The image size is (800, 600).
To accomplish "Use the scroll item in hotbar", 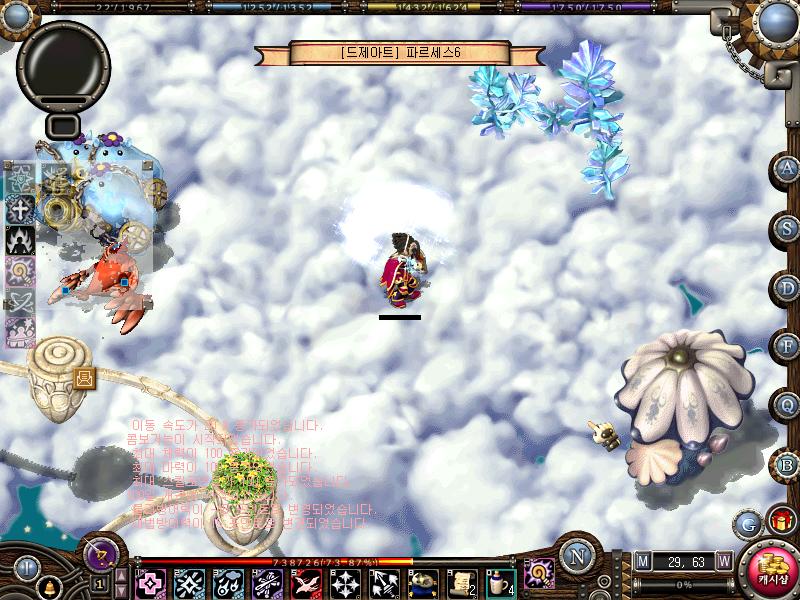I will click(x=461, y=581).
